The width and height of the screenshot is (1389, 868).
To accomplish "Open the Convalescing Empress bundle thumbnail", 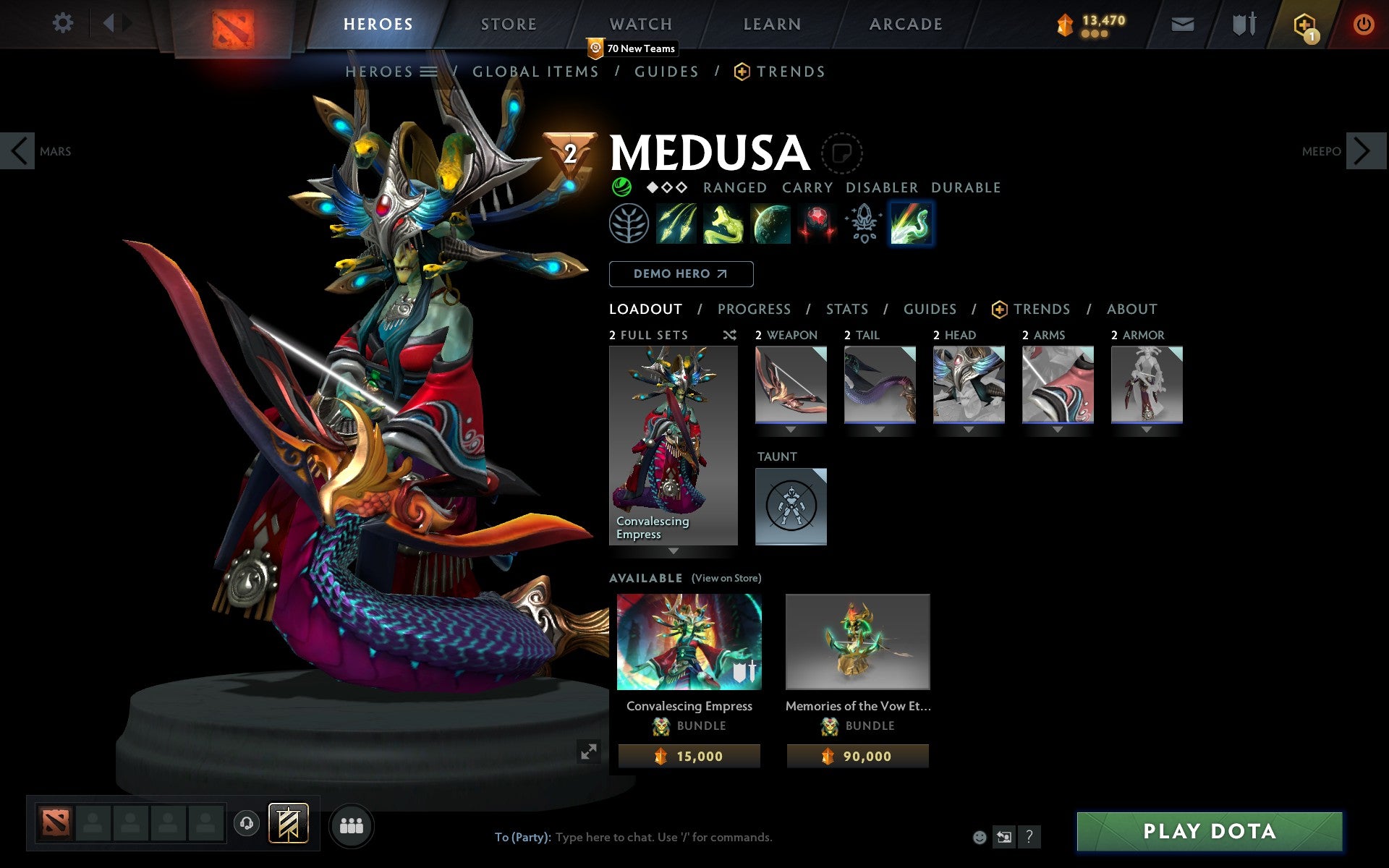I will (688, 641).
